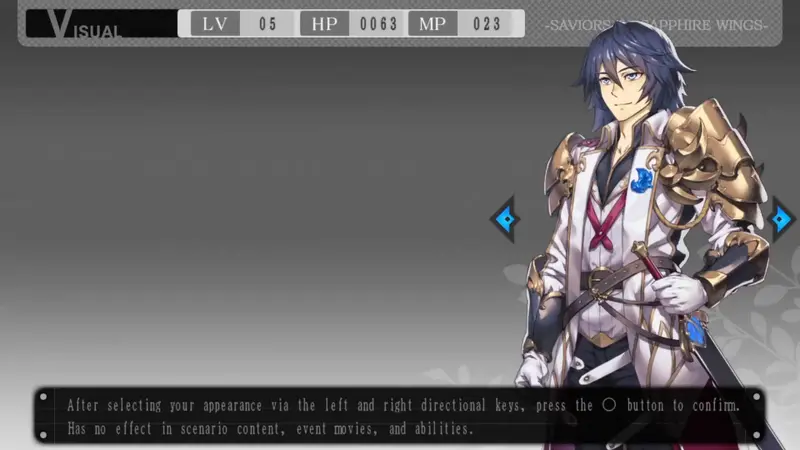Viewport: 800px width, 450px height.
Task: Show the next appearance with the right arrow
Action: coord(782,217)
